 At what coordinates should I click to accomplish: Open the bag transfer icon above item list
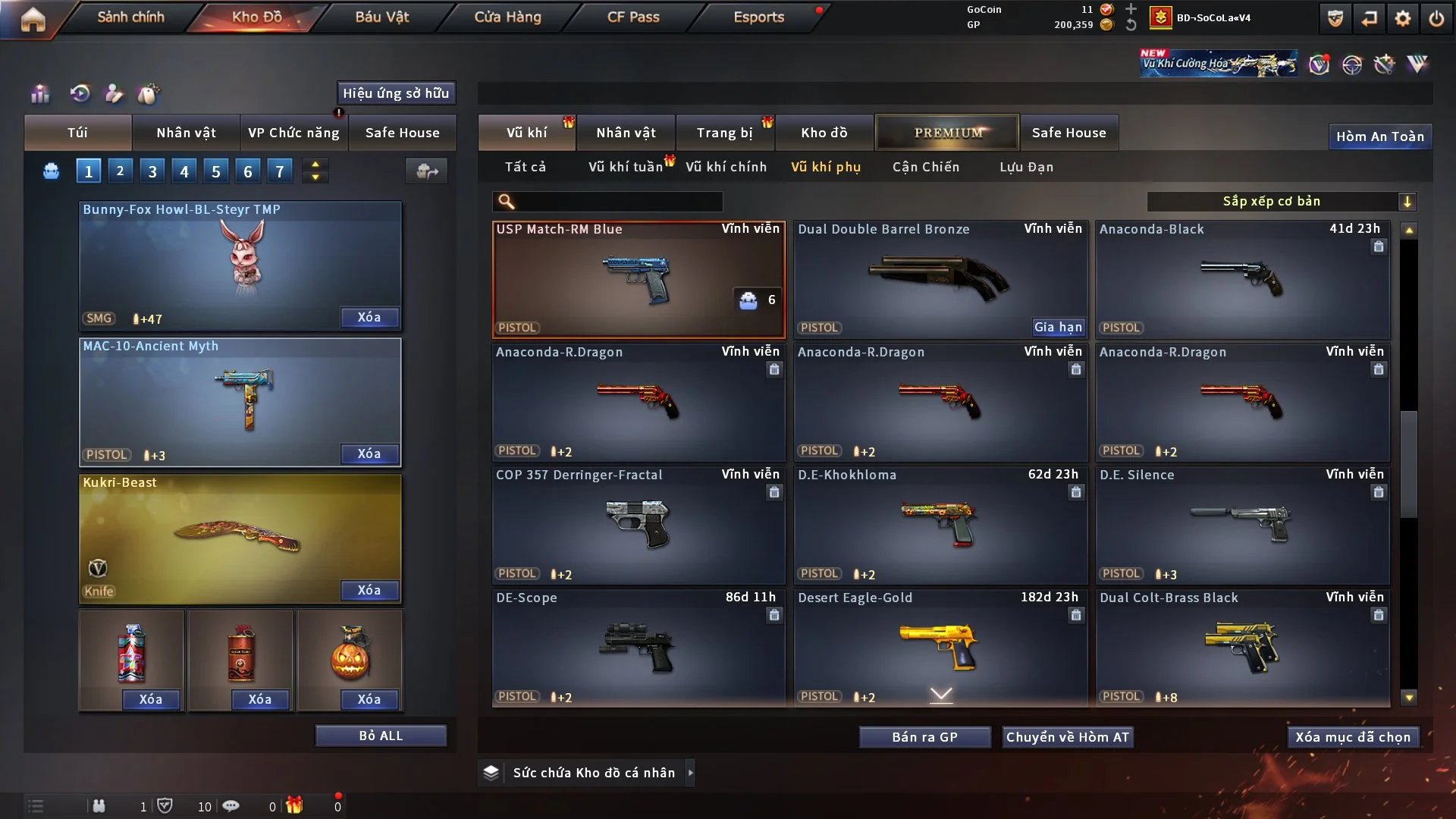pos(427,171)
